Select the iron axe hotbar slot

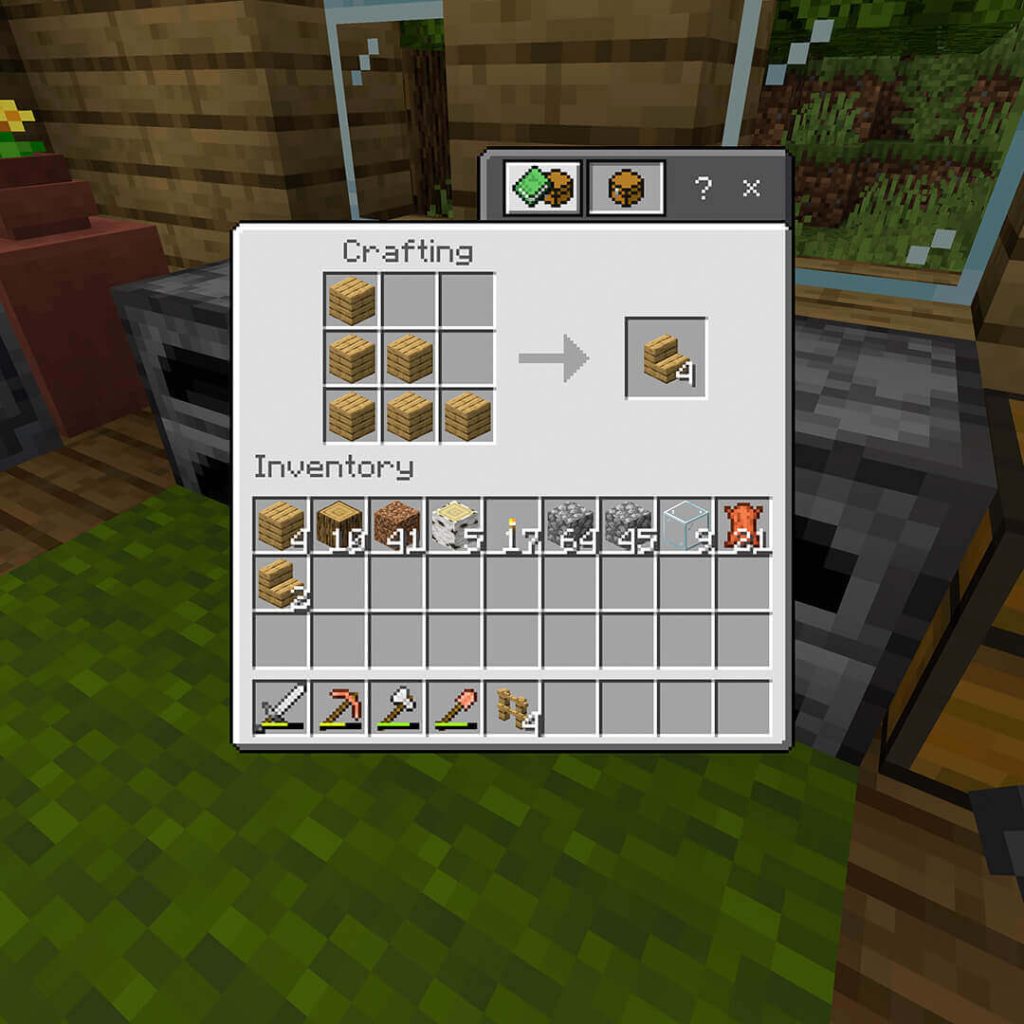[x=397, y=708]
